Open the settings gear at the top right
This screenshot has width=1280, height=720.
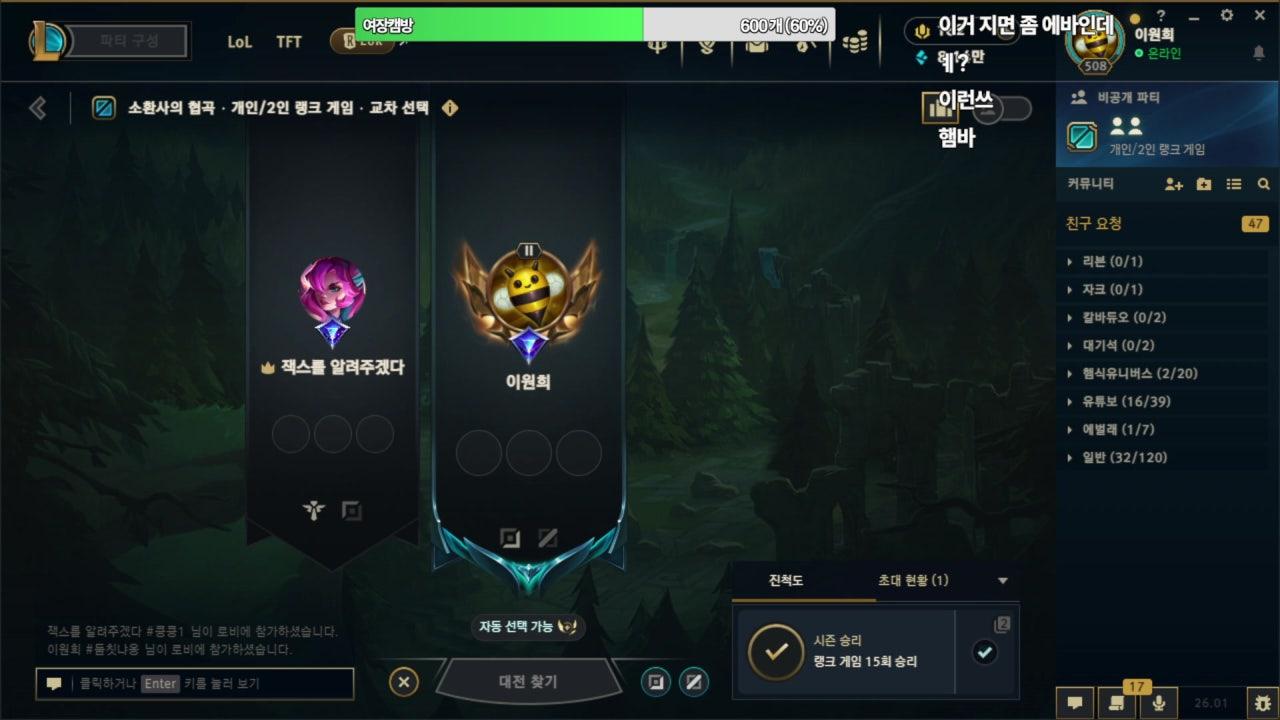tap(1224, 15)
